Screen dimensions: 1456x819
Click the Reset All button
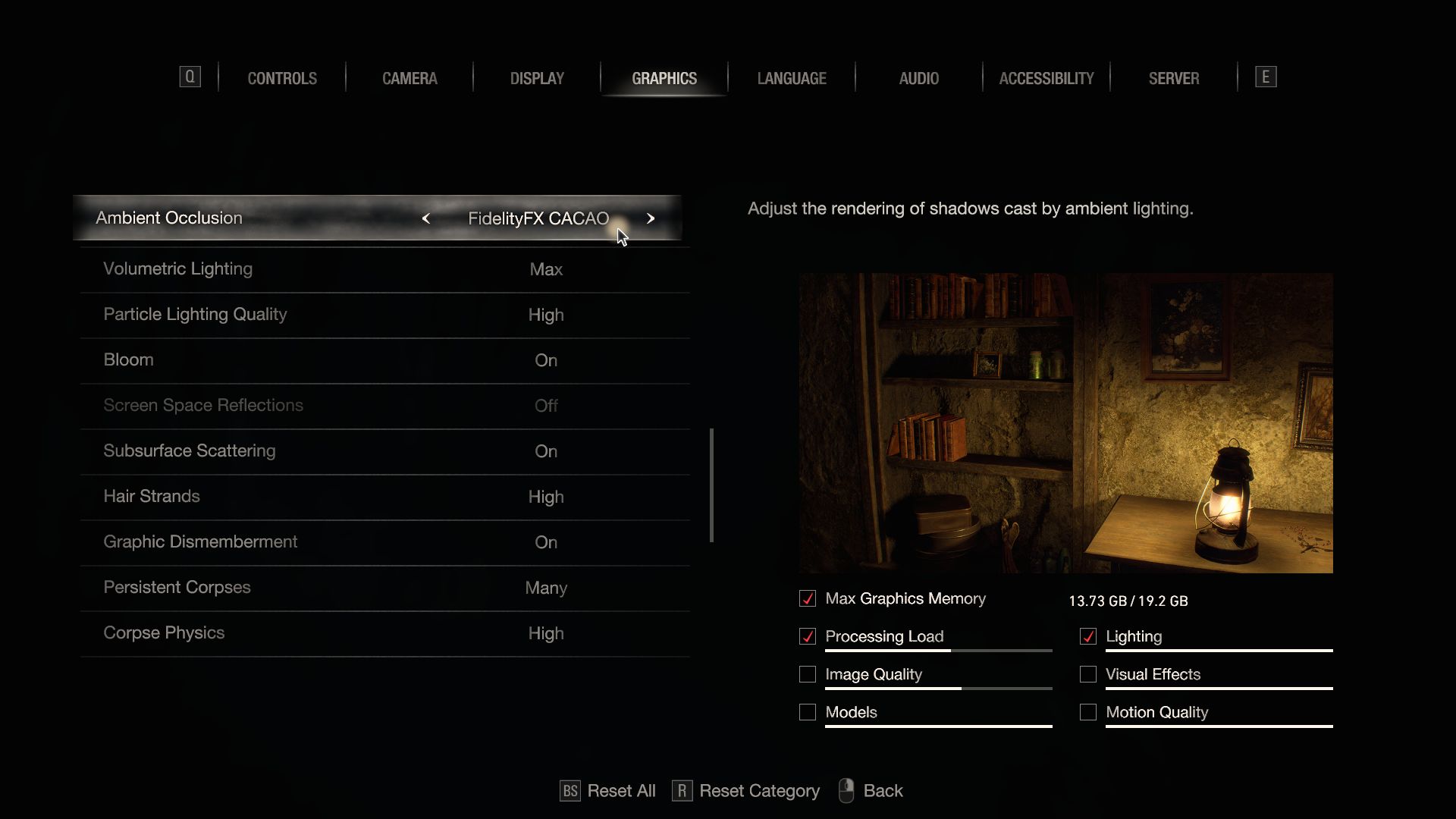[x=608, y=791]
